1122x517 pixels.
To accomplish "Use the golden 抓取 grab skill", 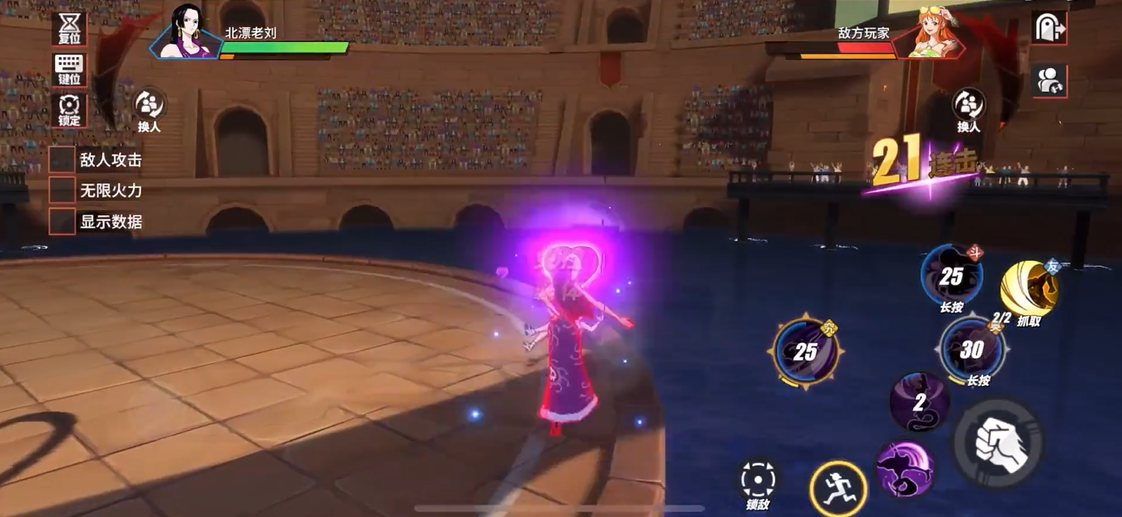I will click(x=1029, y=288).
